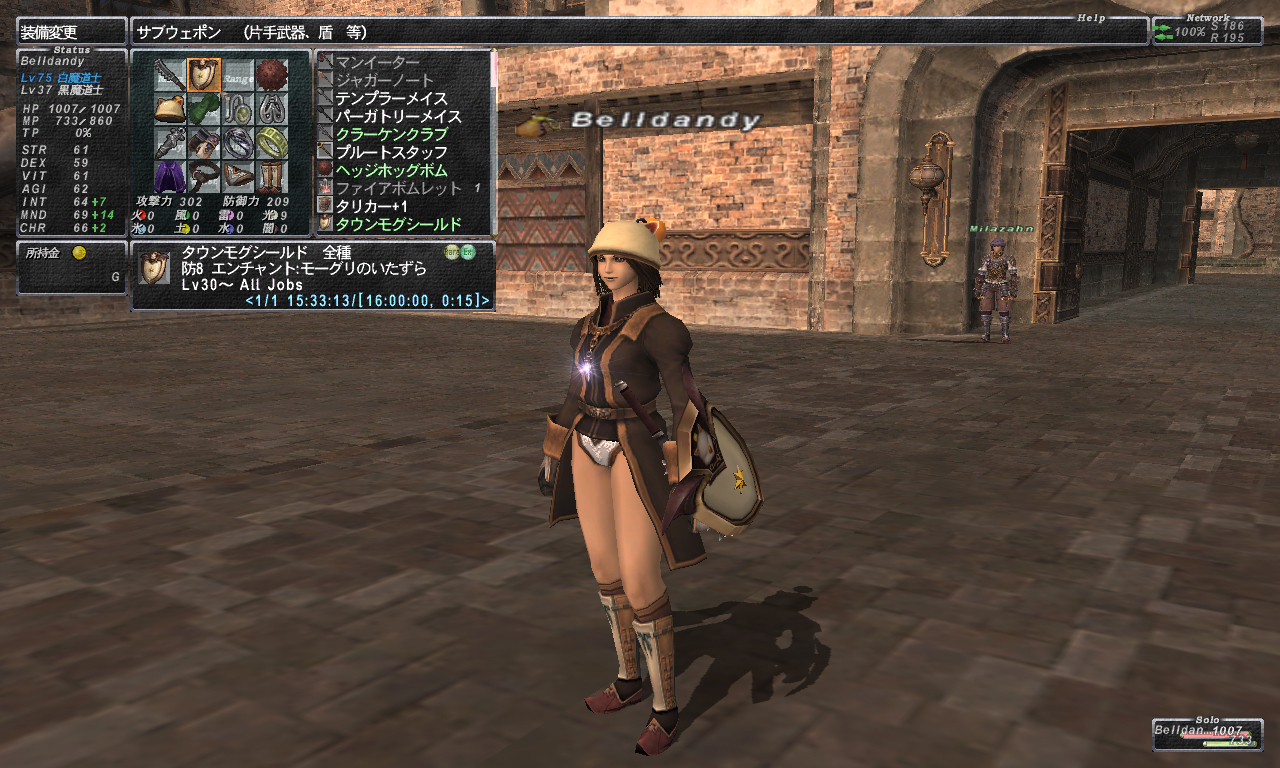The image size is (1280, 768).
Task: Choose ジャガーノート from the item list
Action: tap(384, 80)
